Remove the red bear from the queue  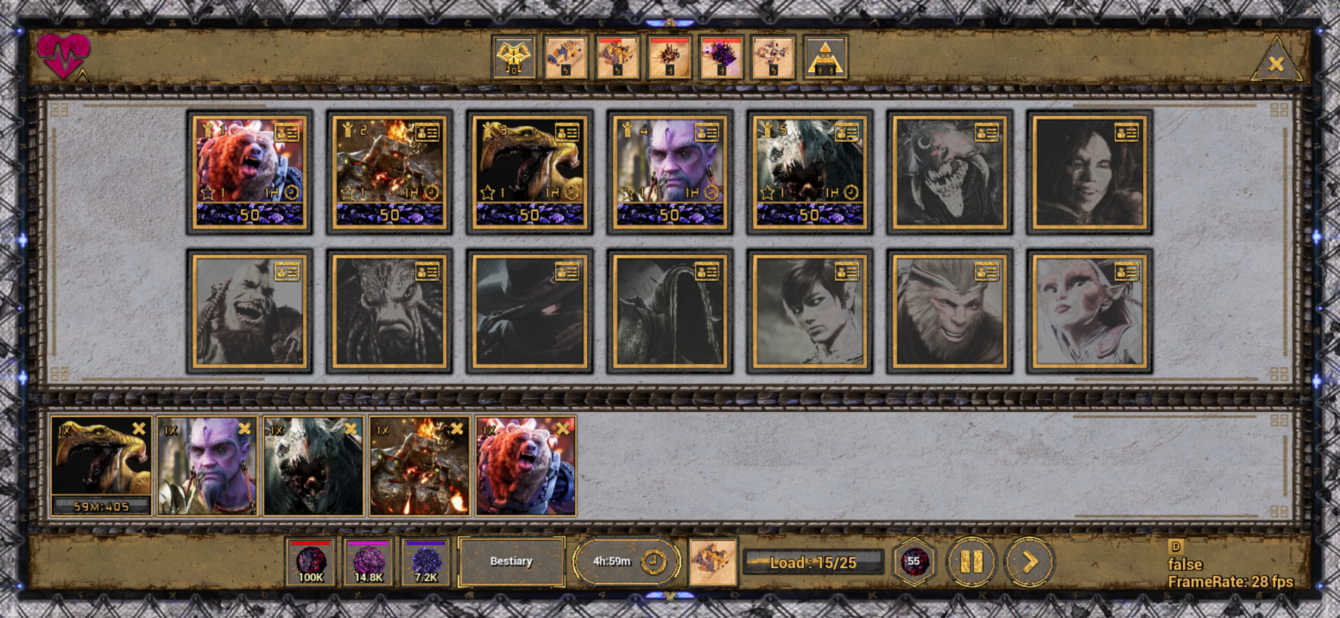[x=563, y=429]
